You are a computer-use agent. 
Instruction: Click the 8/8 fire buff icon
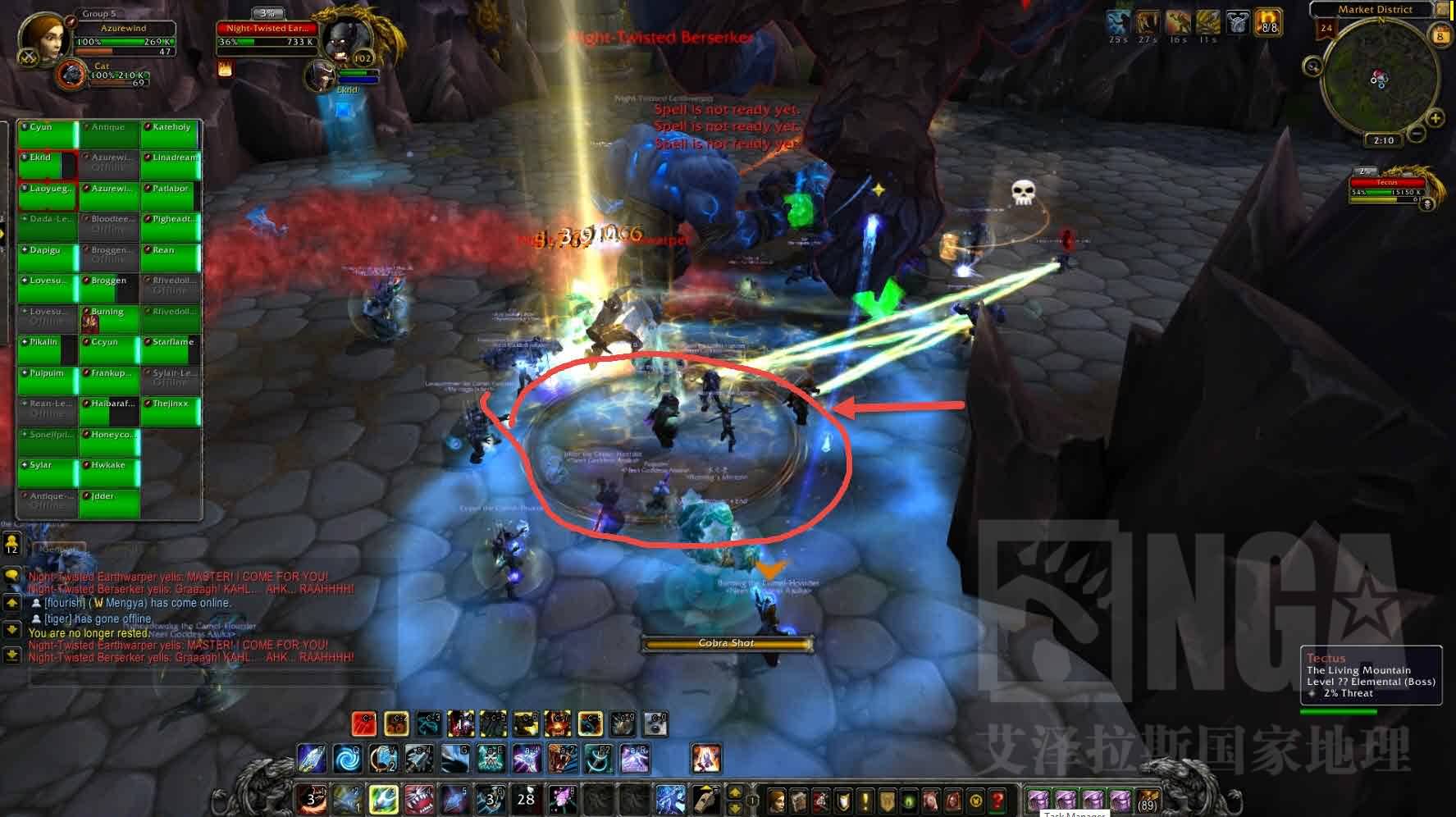coord(1268,22)
